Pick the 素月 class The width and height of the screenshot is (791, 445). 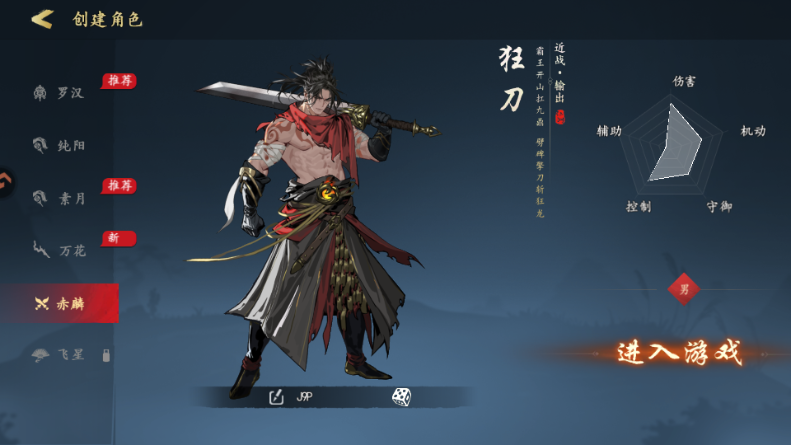(x=60, y=198)
